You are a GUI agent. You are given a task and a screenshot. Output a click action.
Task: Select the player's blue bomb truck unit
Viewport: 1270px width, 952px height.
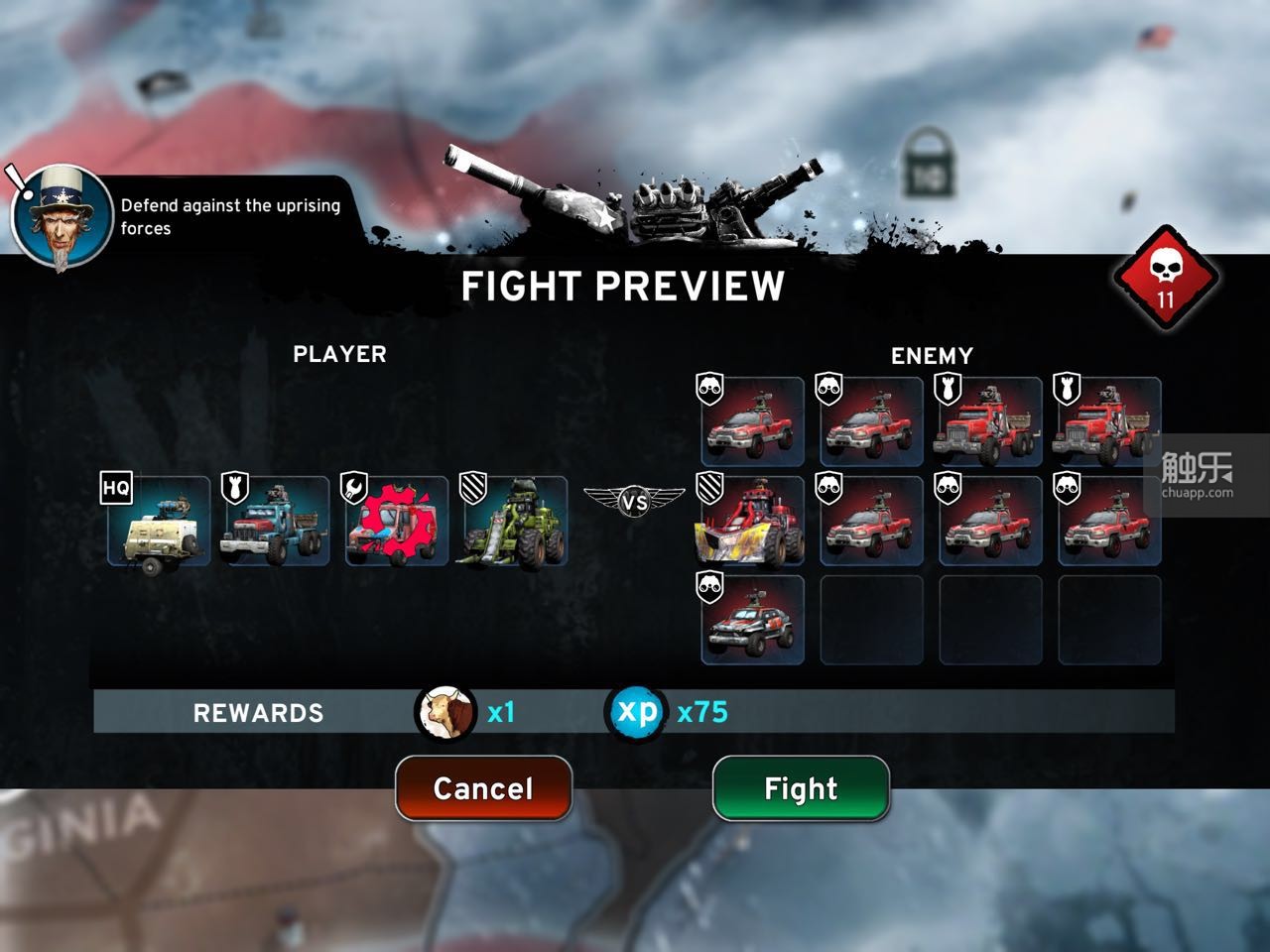point(277,522)
